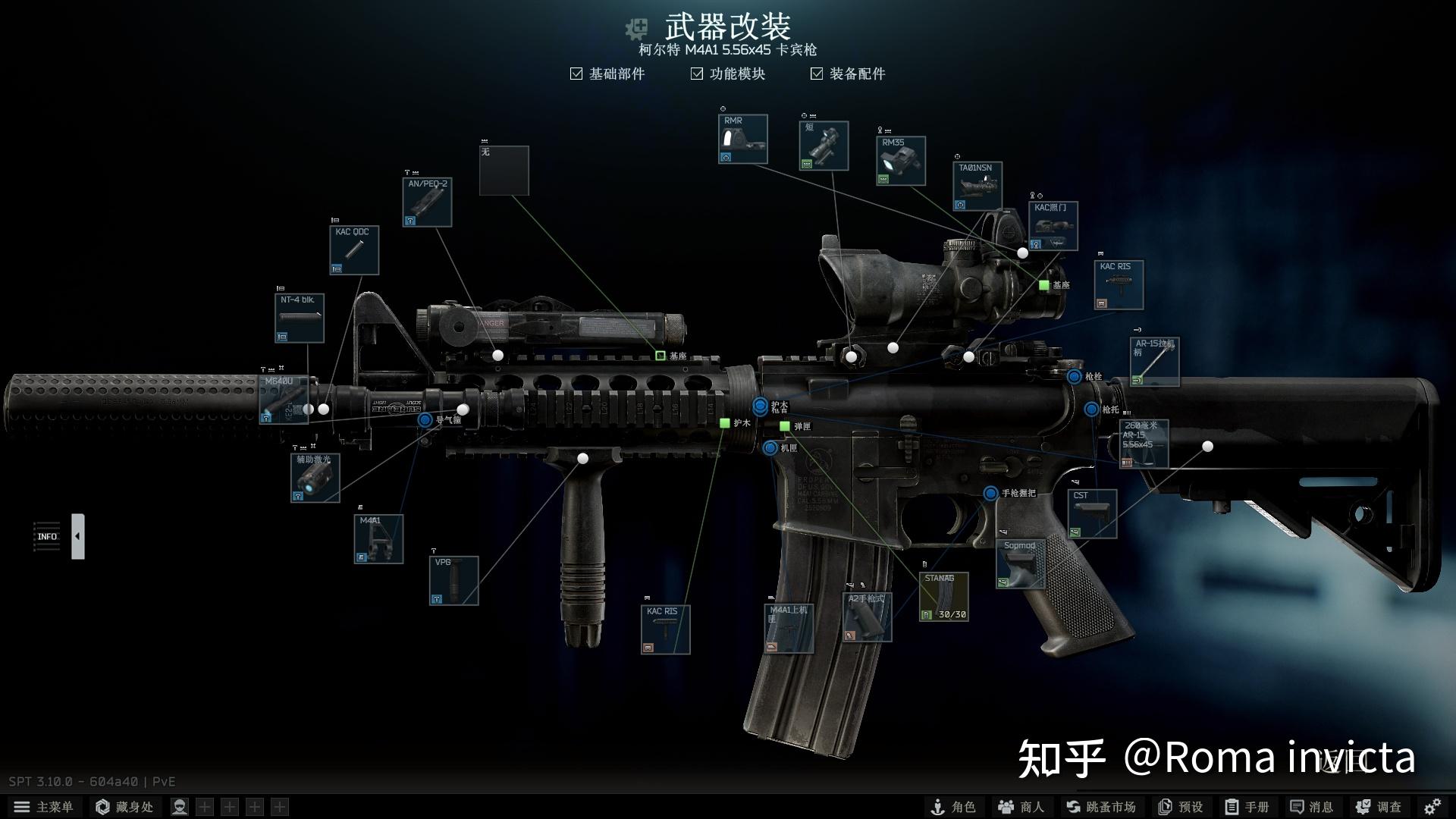
Task: Click the settings gear icon bottom right
Action: click(x=1432, y=806)
